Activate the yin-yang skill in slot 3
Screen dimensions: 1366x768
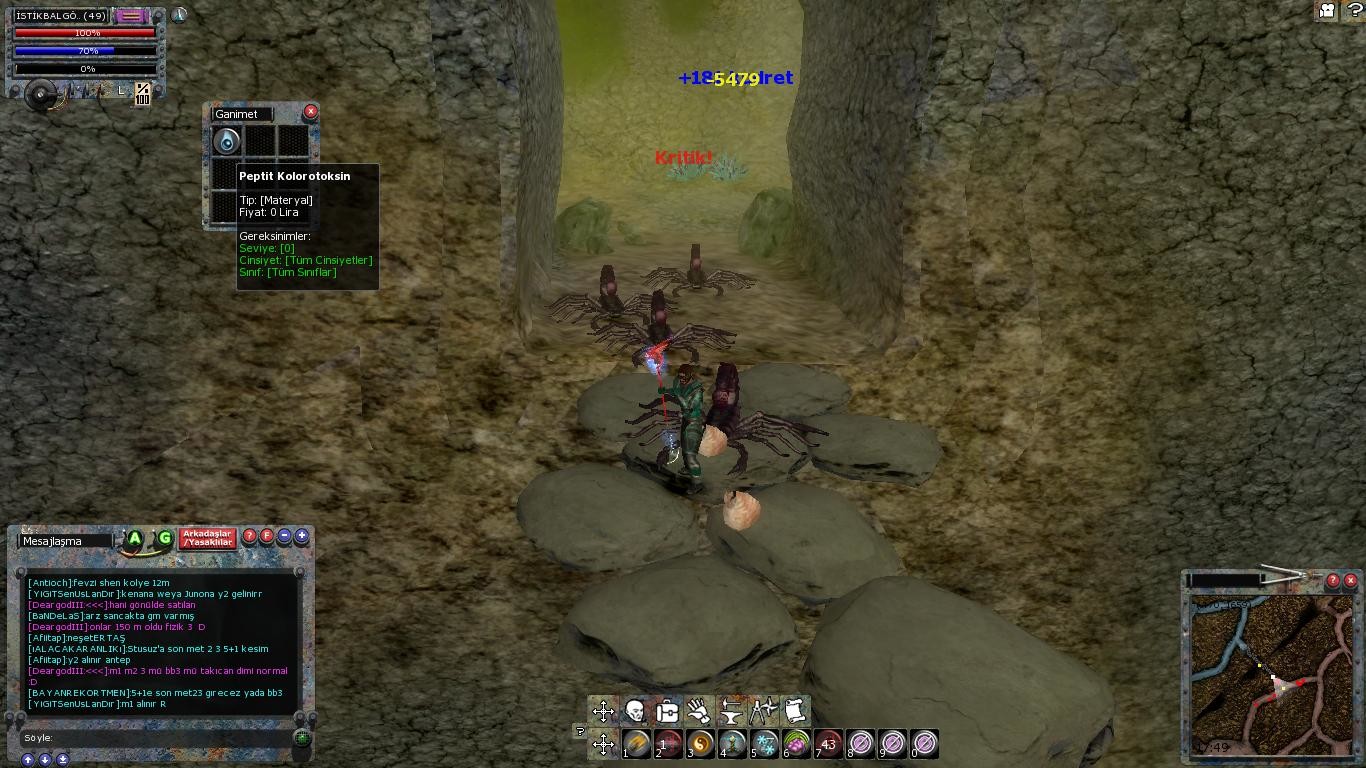tap(701, 744)
